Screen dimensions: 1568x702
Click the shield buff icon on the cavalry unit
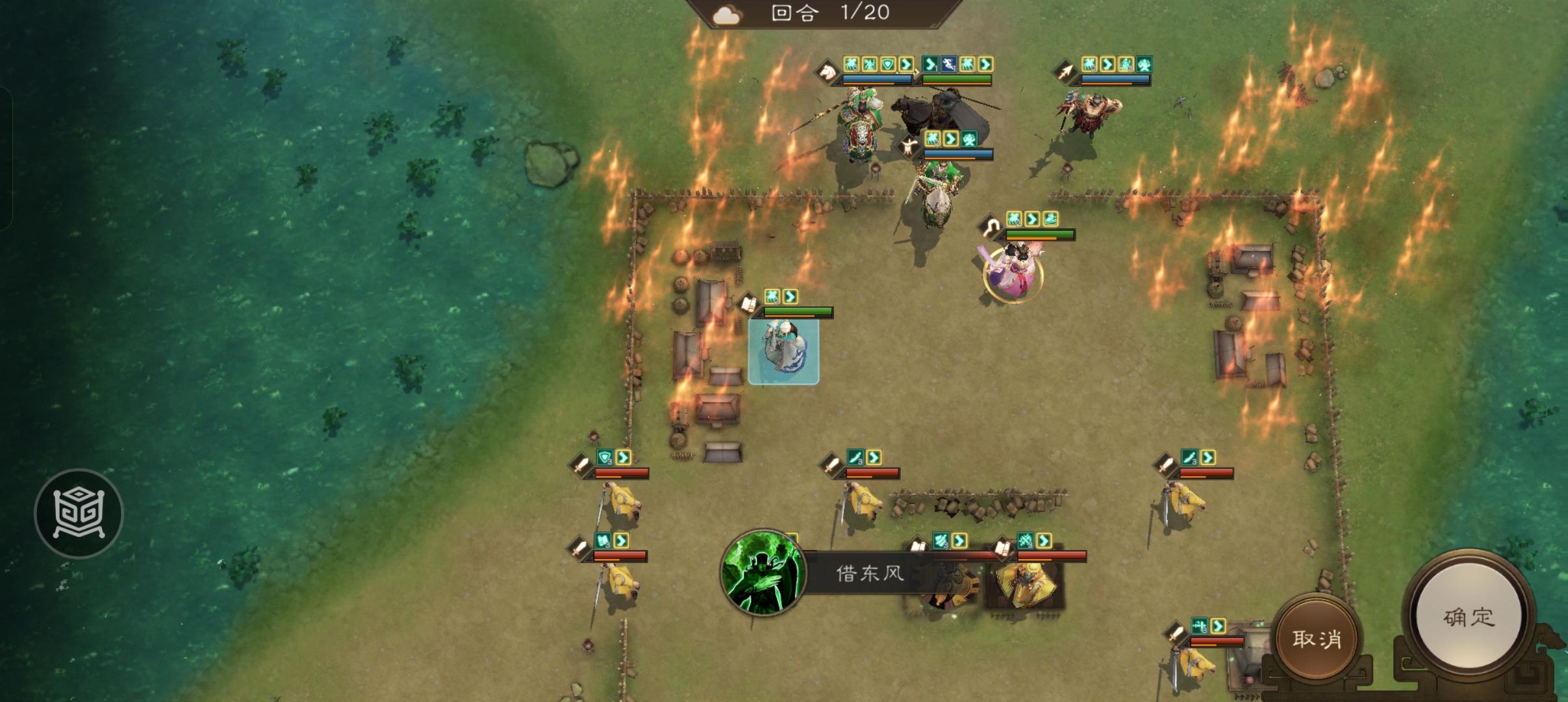(888, 62)
